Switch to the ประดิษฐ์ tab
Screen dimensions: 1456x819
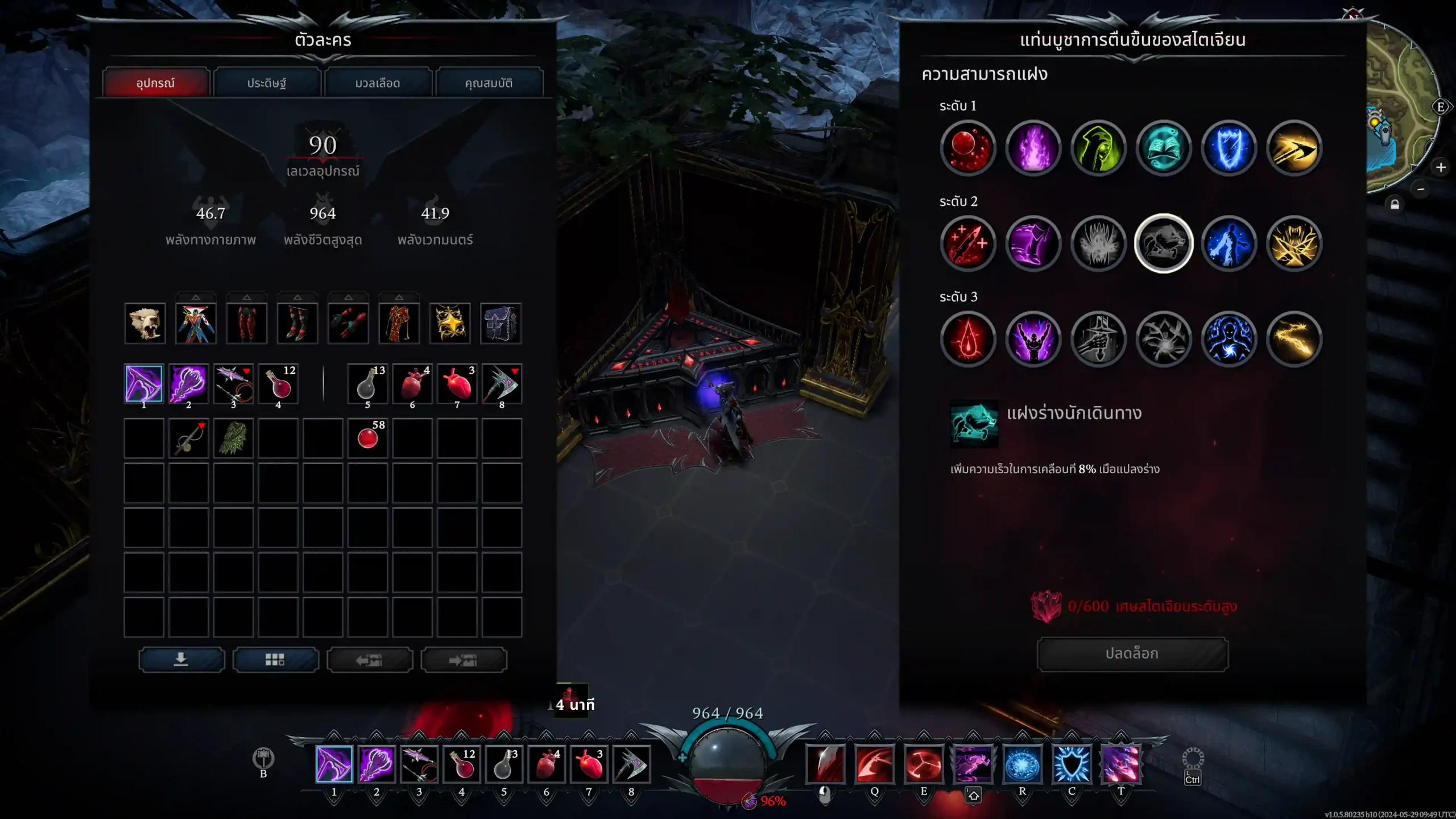[266, 83]
